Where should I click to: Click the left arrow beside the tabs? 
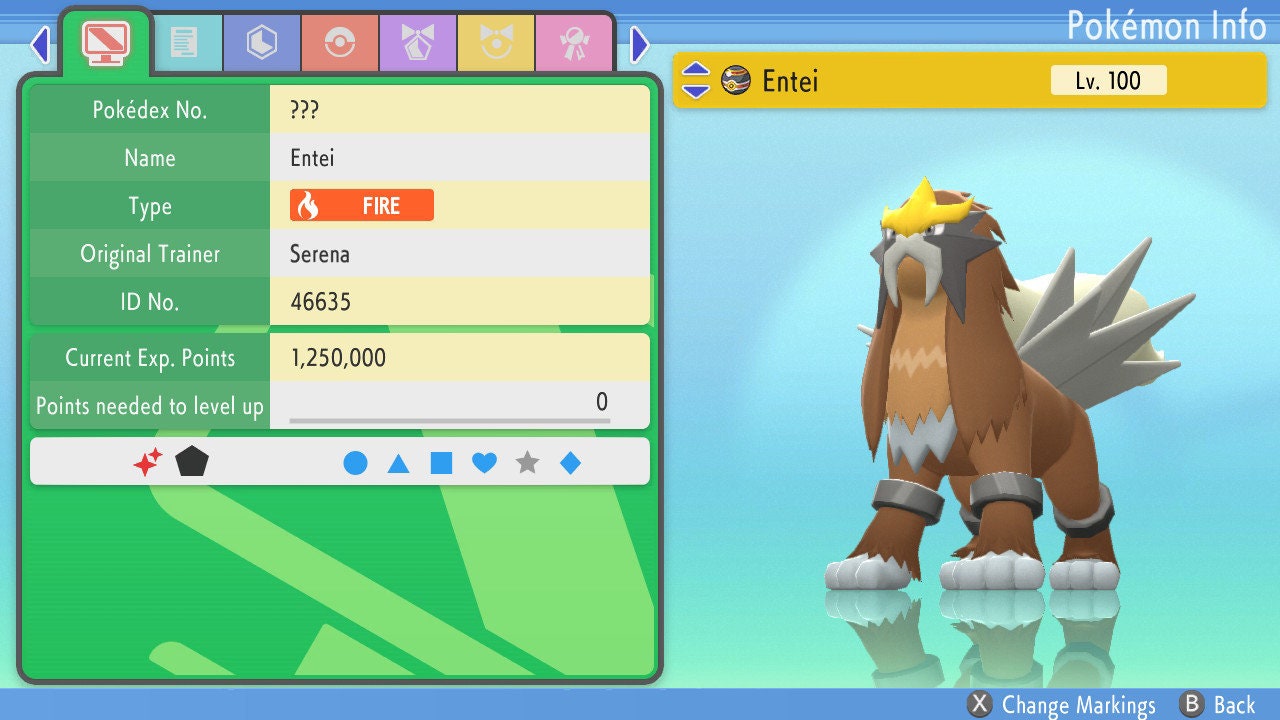[x=40, y=44]
